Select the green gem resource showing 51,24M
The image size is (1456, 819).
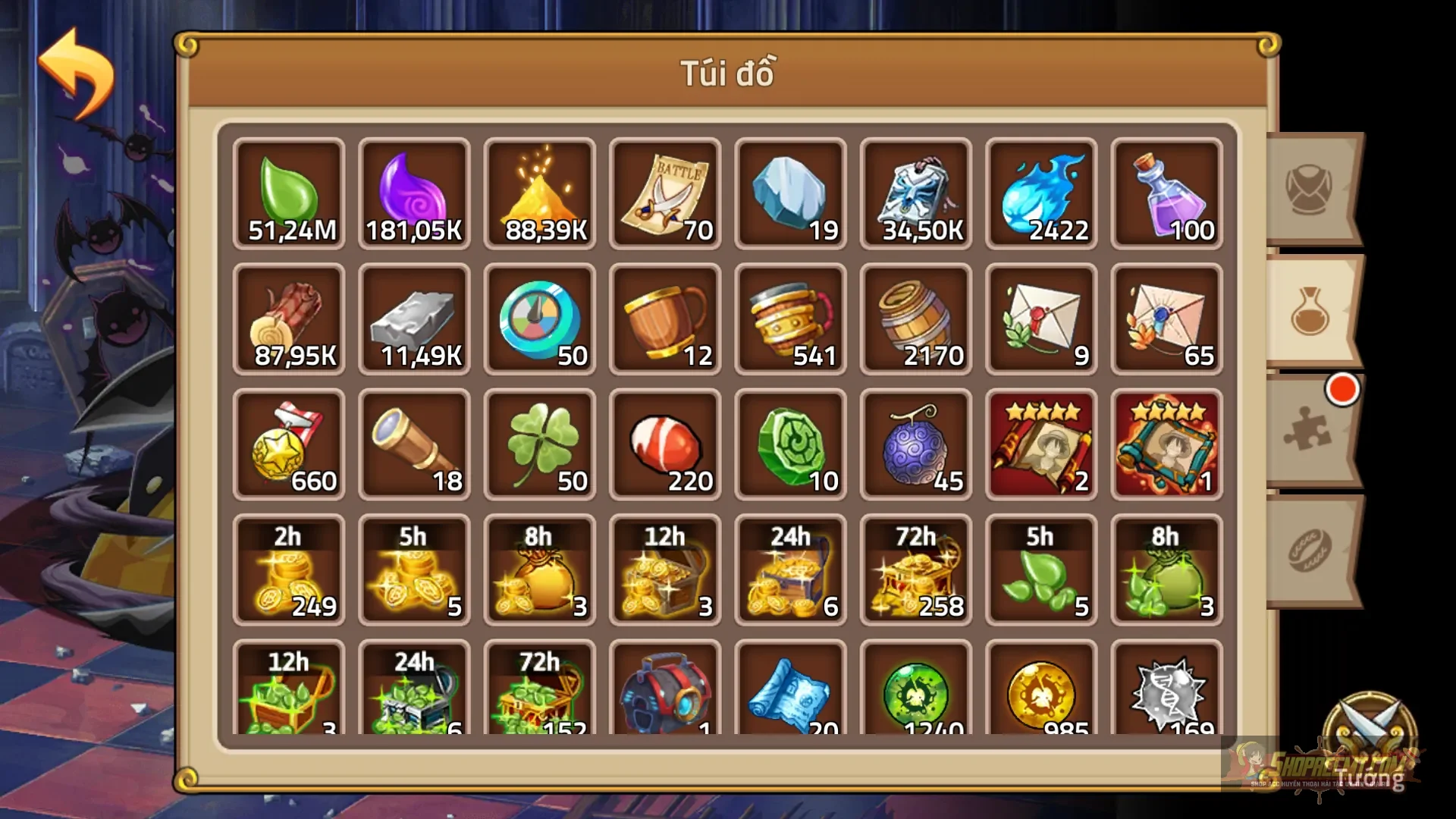289,193
